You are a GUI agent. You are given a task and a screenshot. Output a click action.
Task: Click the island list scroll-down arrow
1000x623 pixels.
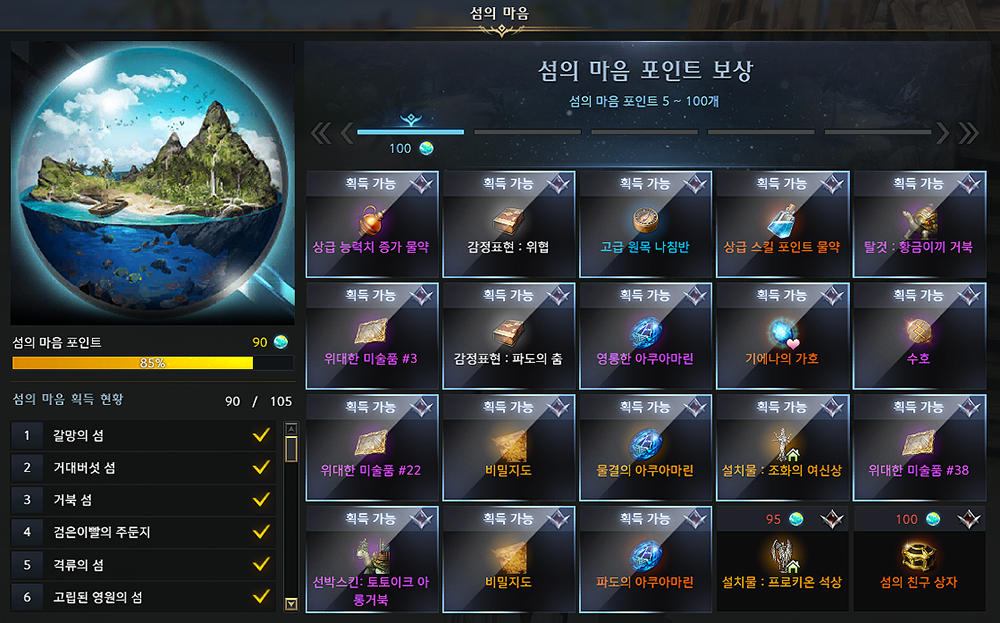click(291, 603)
